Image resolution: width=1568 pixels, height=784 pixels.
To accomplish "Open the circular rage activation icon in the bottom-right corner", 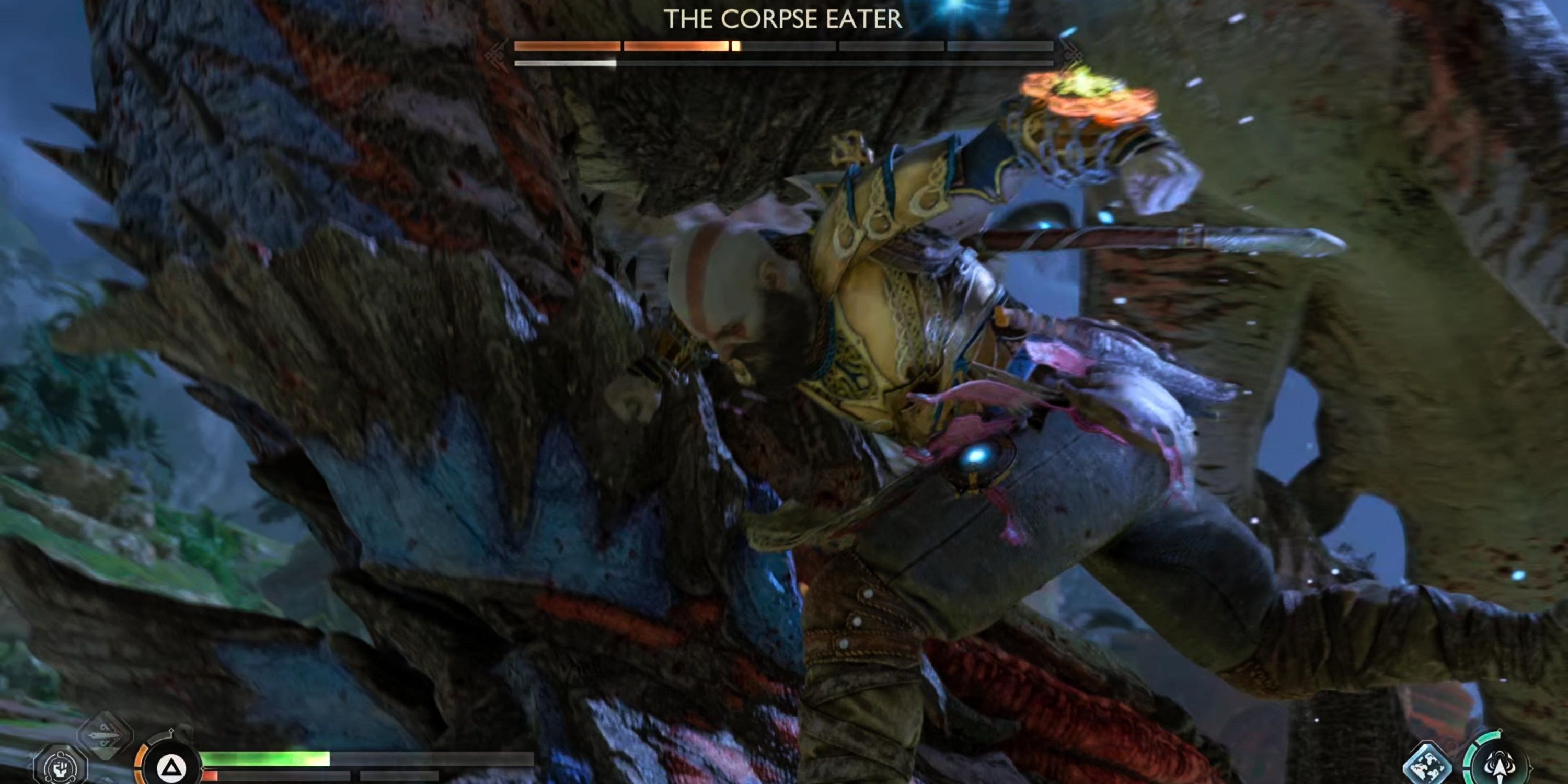I will tap(1499, 766).
